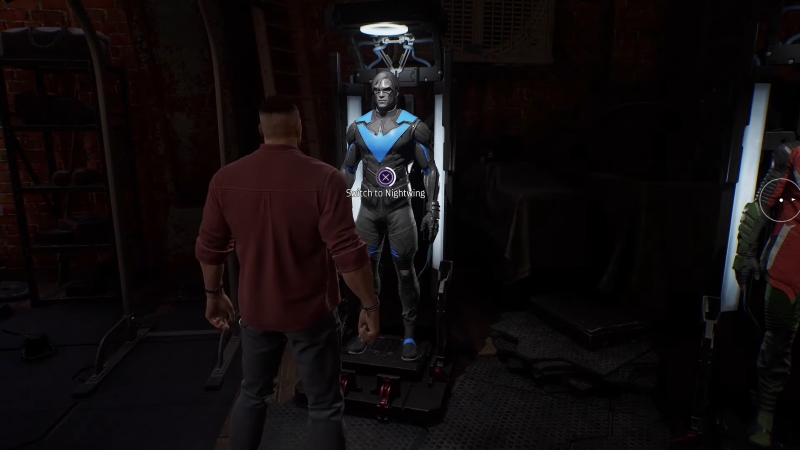Click the circular interaction marker on Robin's suit
This screenshot has height=450, width=800.
pos(780,199)
